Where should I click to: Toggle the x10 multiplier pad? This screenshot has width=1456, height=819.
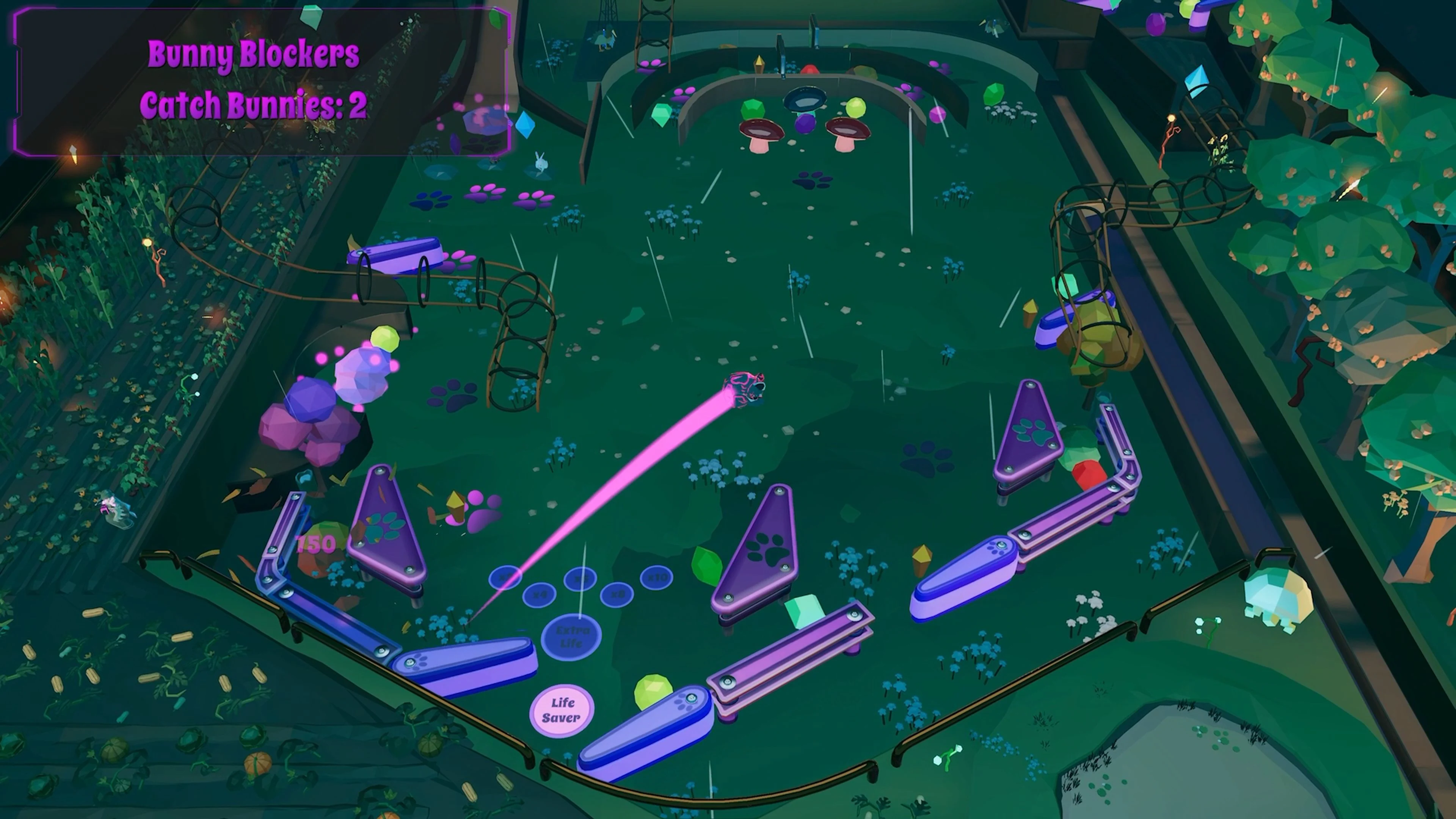656,577
